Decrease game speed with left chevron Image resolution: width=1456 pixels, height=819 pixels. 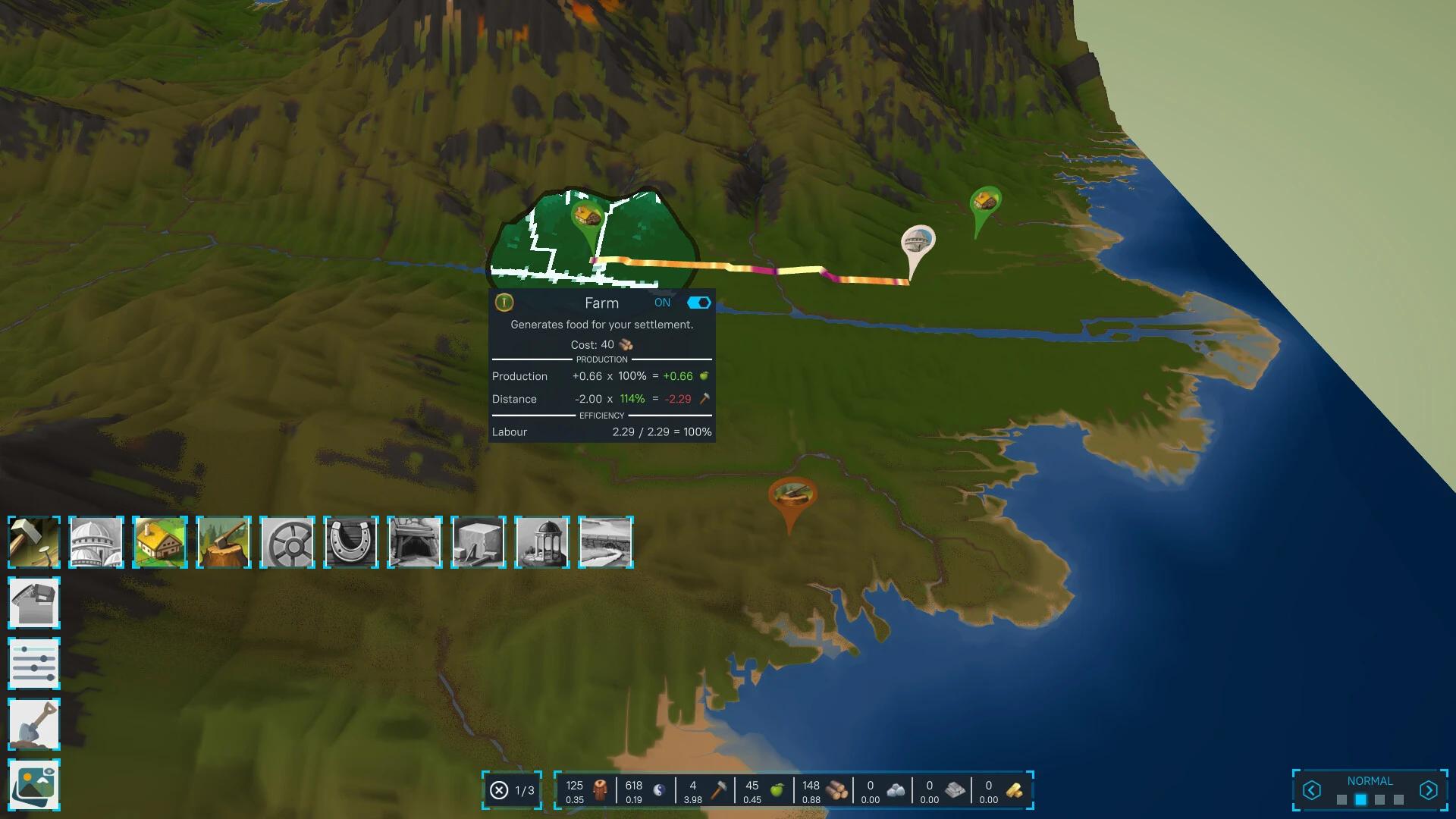tap(1311, 790)
